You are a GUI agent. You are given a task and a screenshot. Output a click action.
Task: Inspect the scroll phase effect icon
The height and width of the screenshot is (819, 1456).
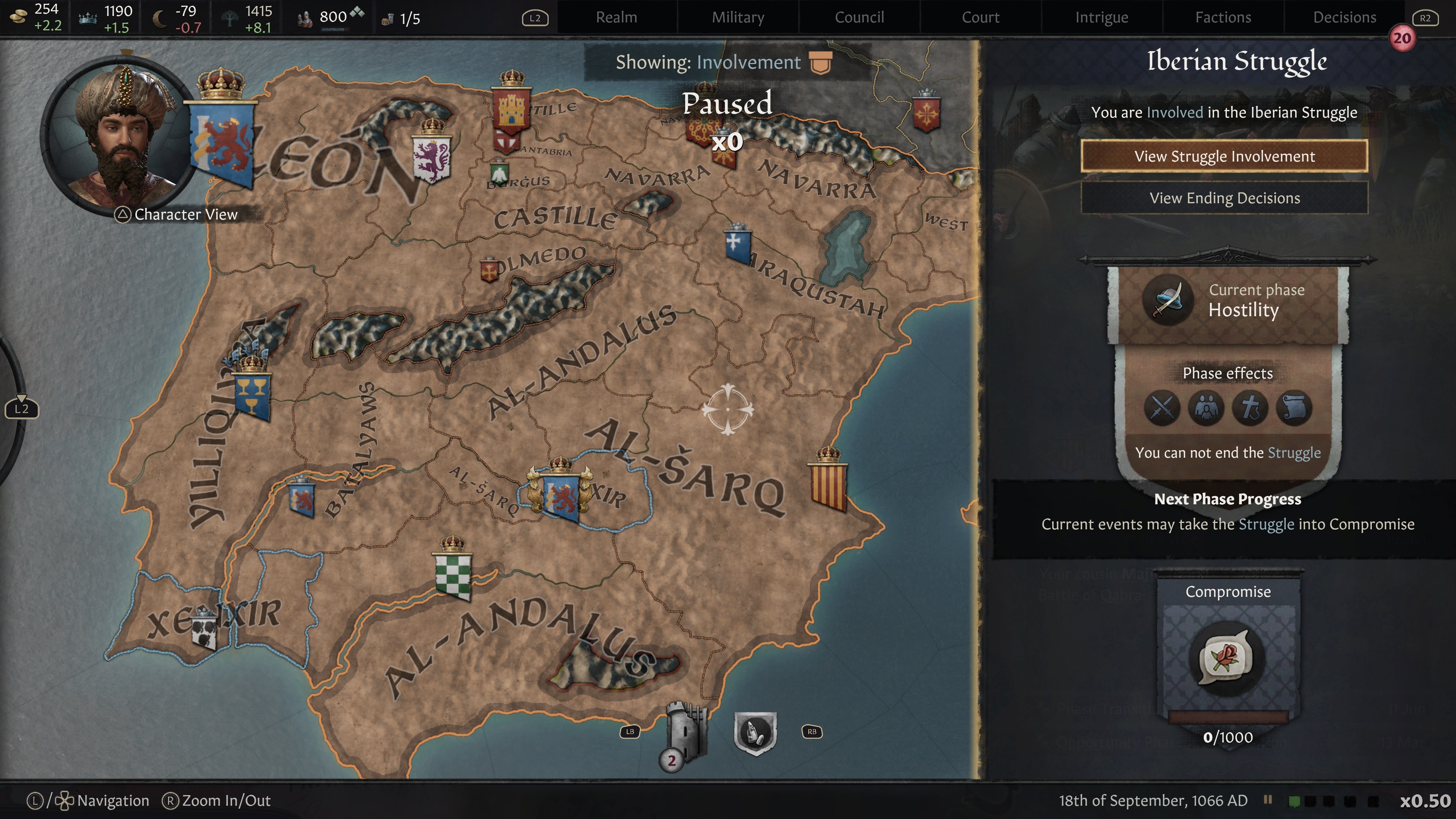(x=1294, y=408)
